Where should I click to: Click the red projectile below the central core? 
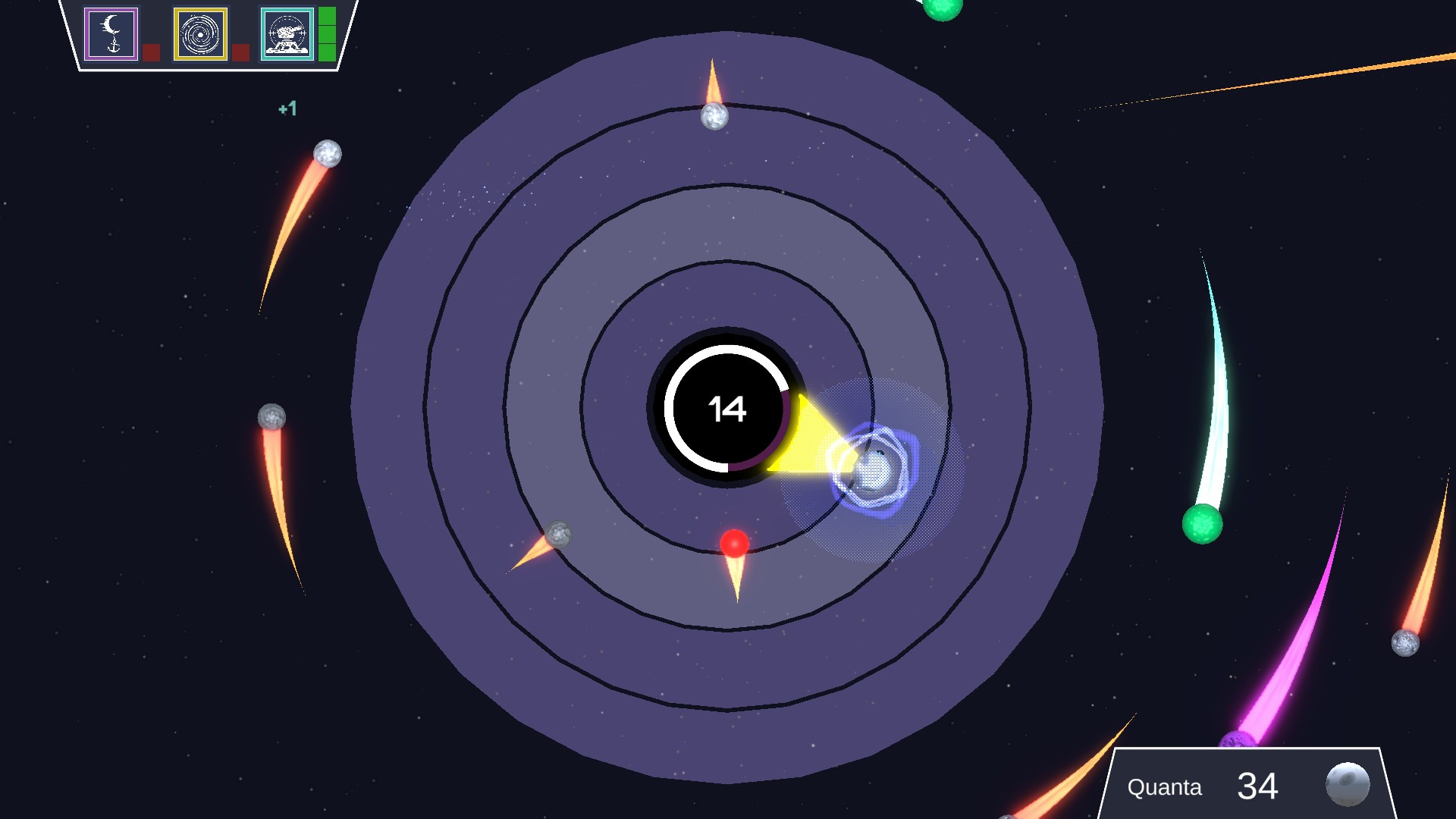click(x=733, y=543)
